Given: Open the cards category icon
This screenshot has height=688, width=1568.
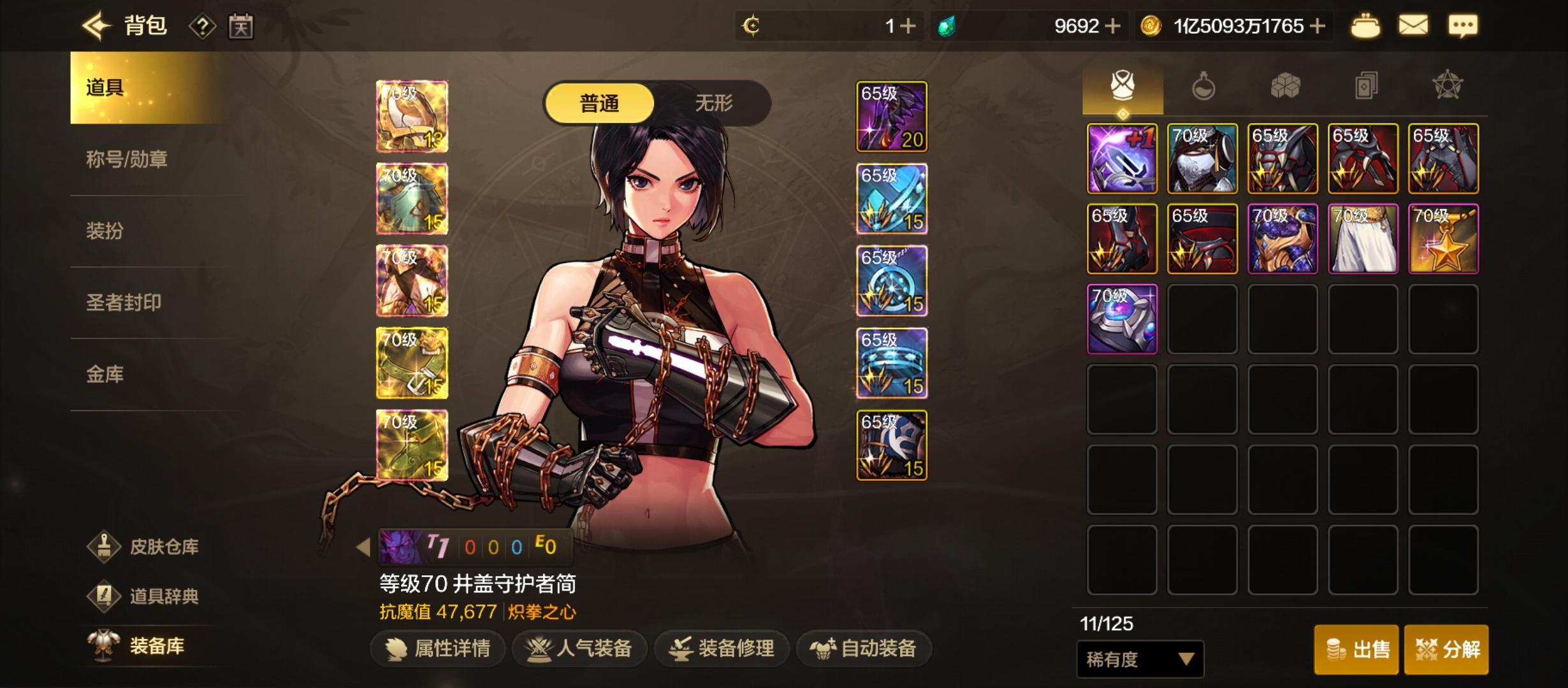Looking at the screenshot, I should click(x=1367, y=84).
